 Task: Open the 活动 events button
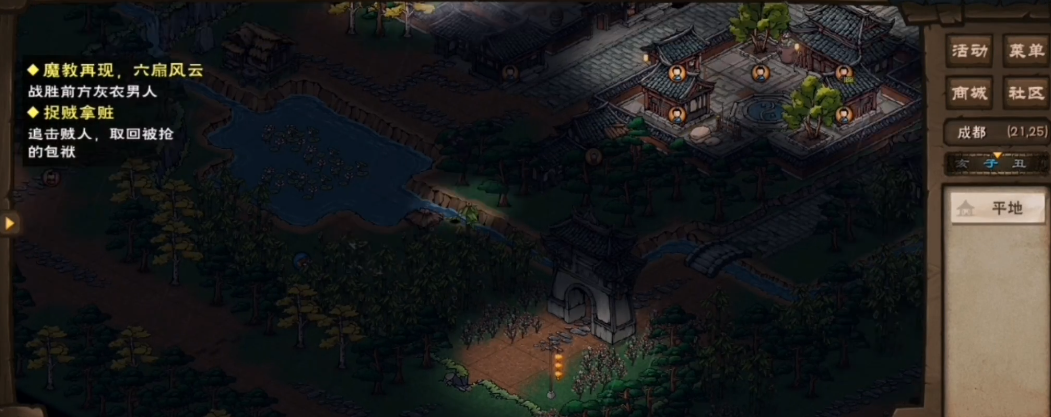(x=969, y=50)
